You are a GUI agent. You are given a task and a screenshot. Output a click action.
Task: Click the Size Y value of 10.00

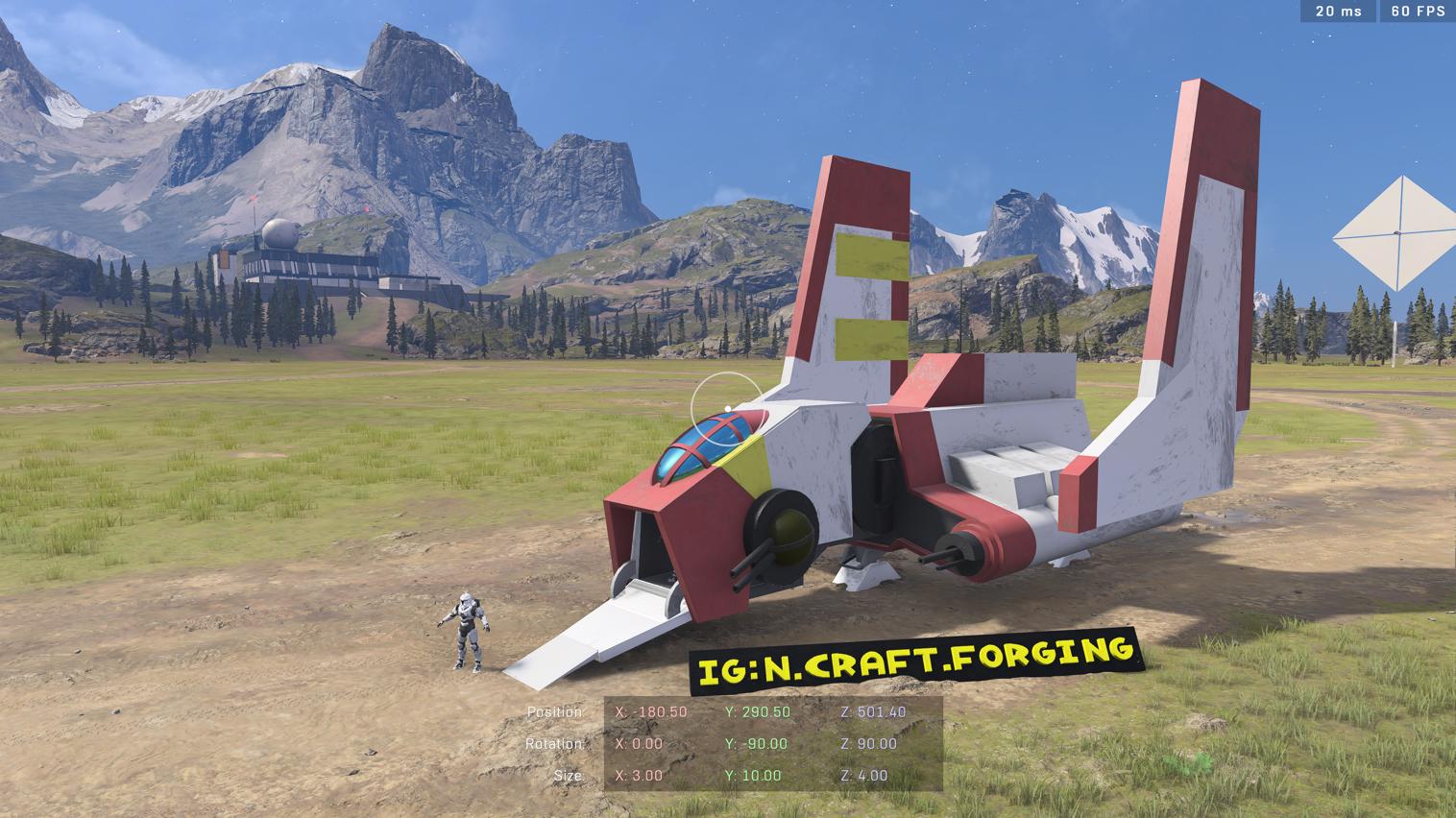(x=755, y=775)
